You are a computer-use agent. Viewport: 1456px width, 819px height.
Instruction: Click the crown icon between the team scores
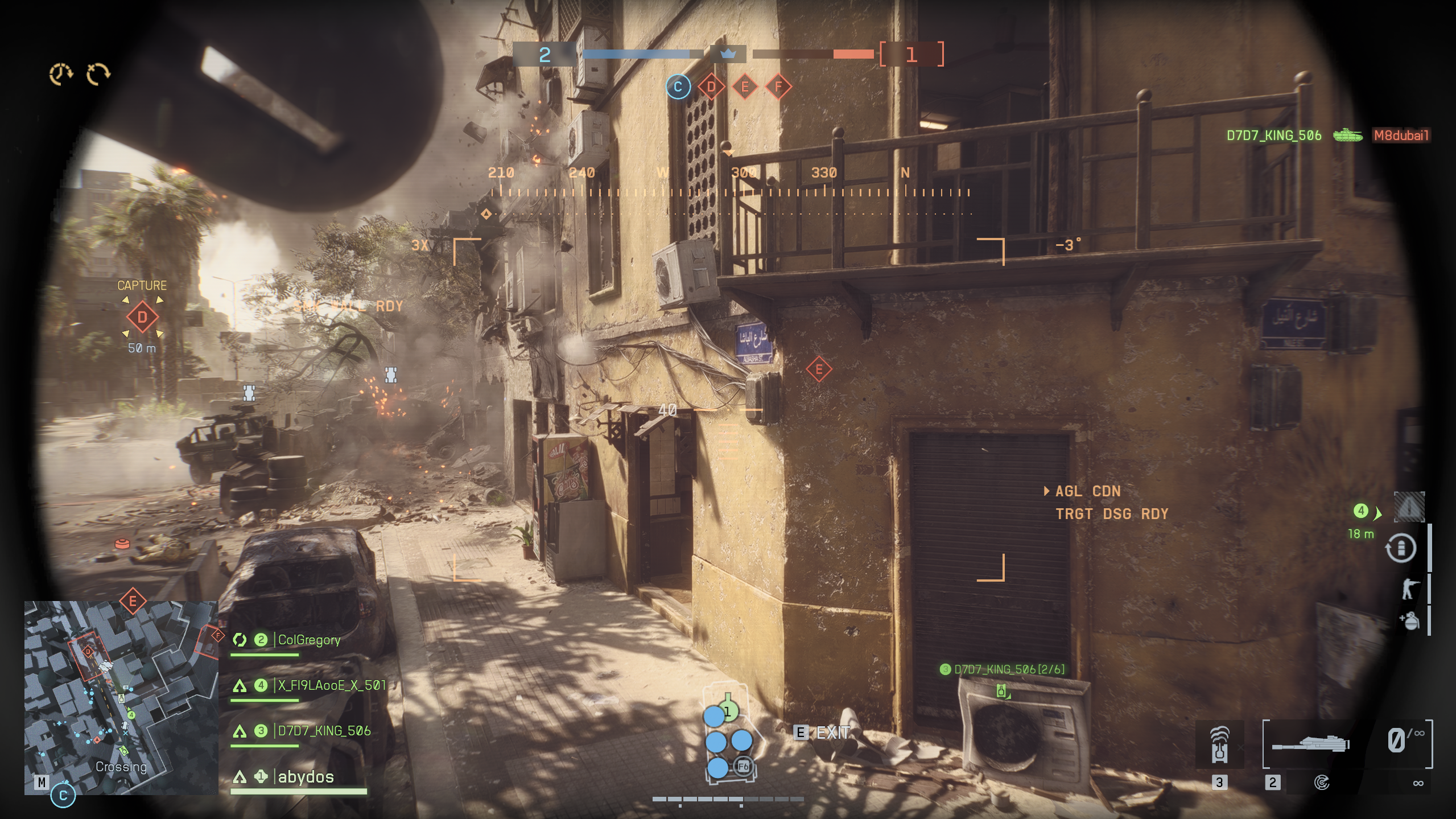point(728,54)
